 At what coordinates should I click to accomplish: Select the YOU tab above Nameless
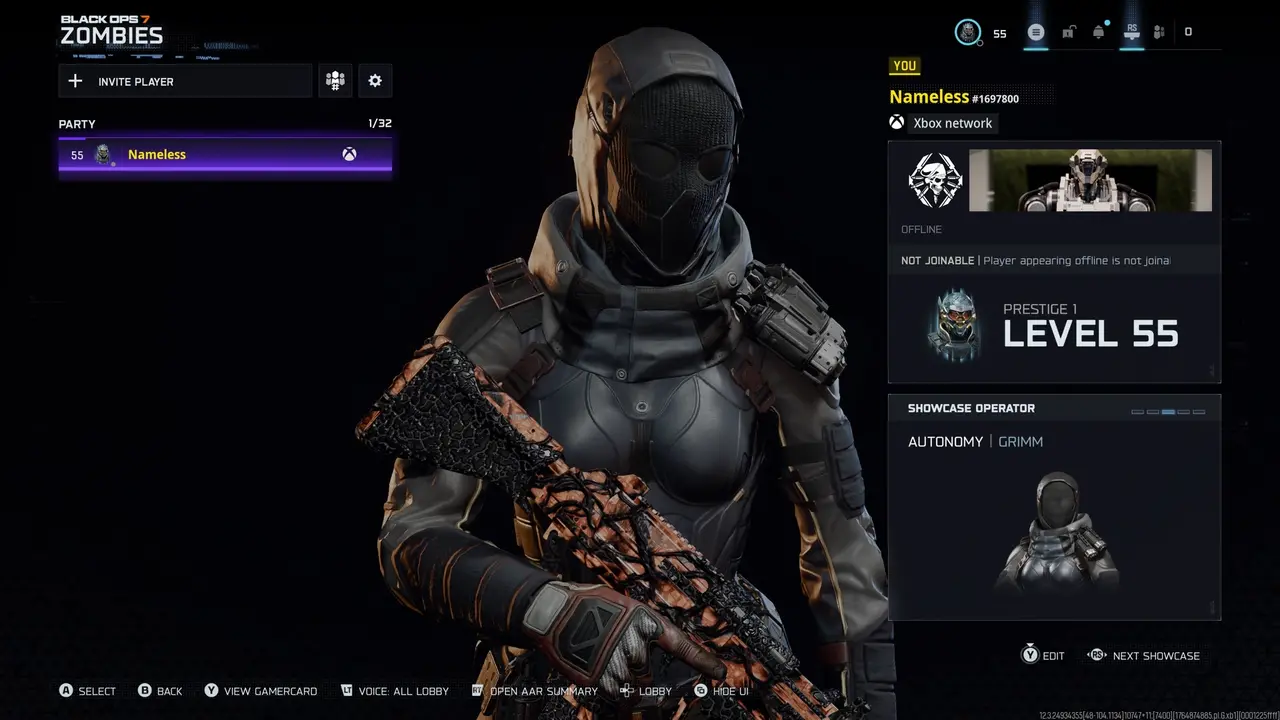coord(904,65)
